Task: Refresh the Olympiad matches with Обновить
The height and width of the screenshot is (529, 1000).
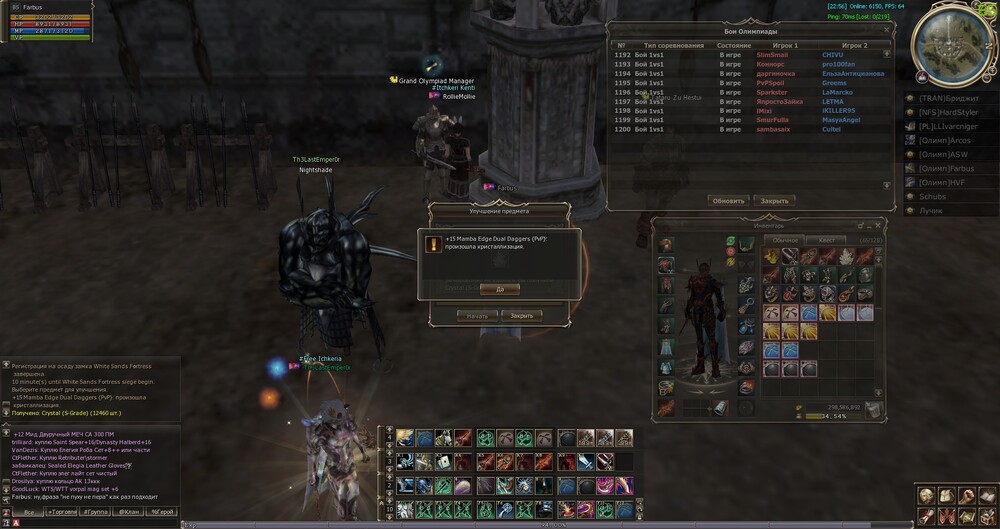Action: [x=728, y=200]
